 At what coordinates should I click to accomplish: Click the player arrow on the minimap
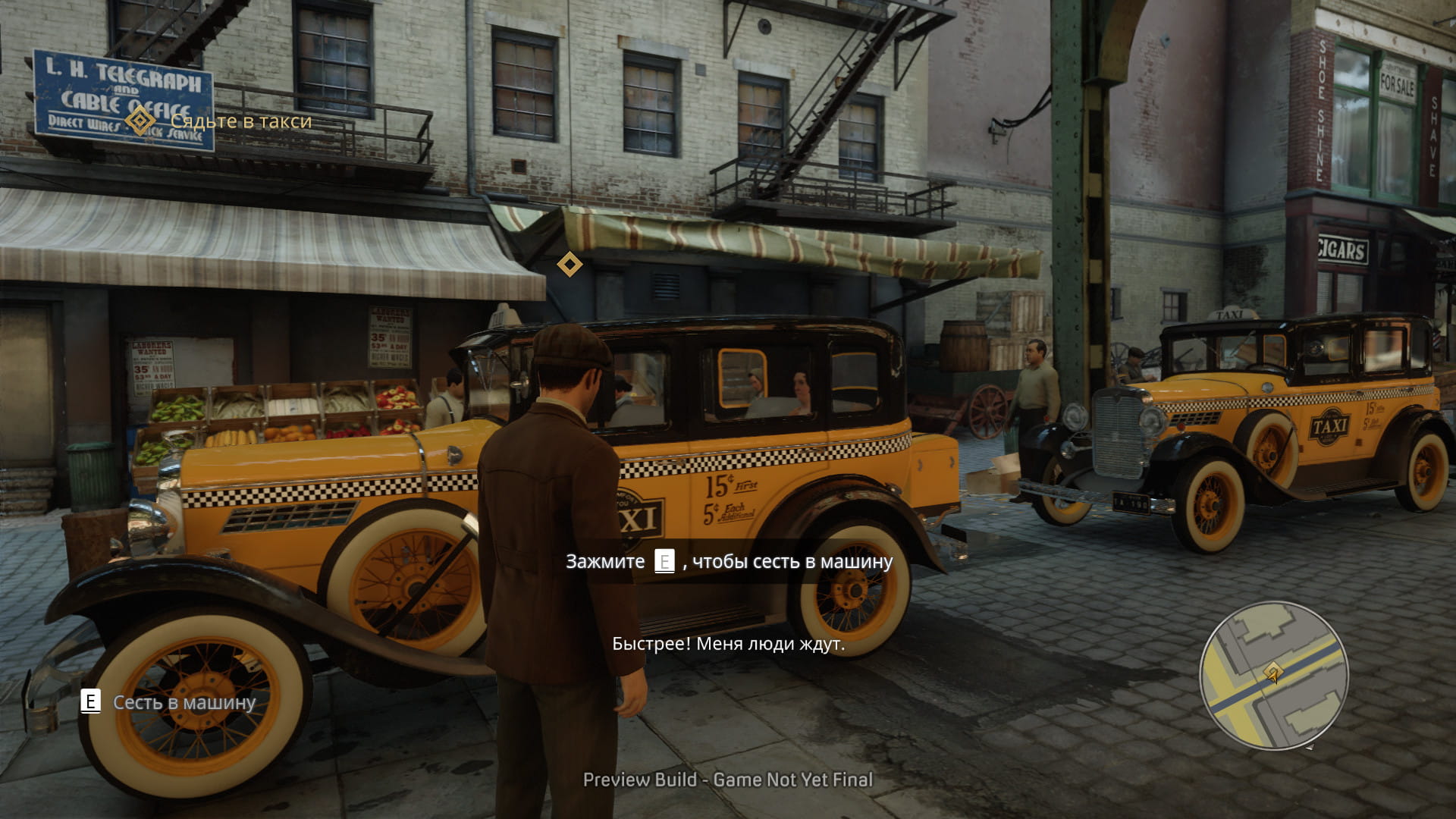tap(1273, 673)
